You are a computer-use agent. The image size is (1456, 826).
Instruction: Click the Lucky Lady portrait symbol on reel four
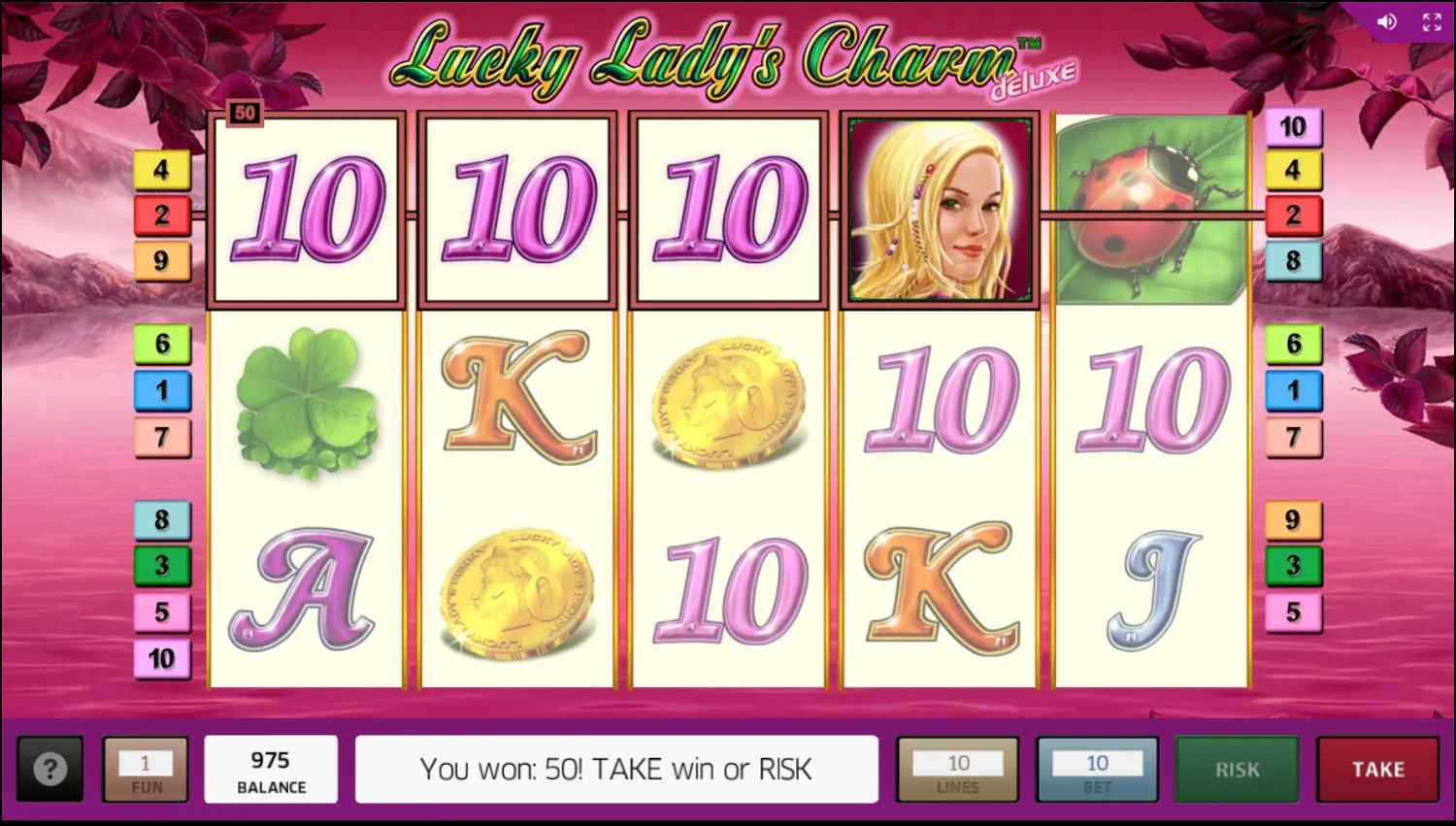[x=939, y=207]
